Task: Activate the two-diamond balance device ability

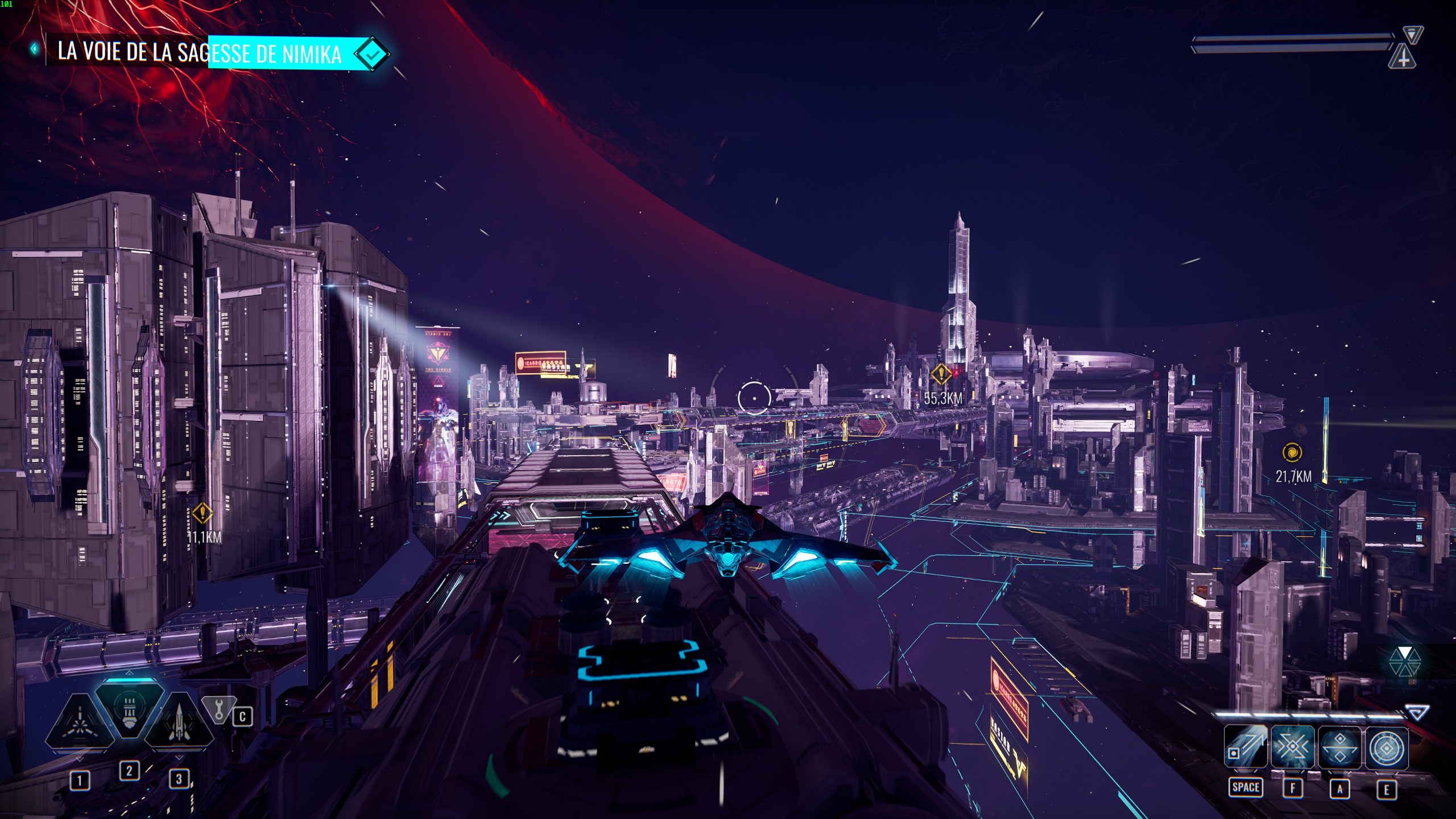Action: click(x=1339, y=747)
